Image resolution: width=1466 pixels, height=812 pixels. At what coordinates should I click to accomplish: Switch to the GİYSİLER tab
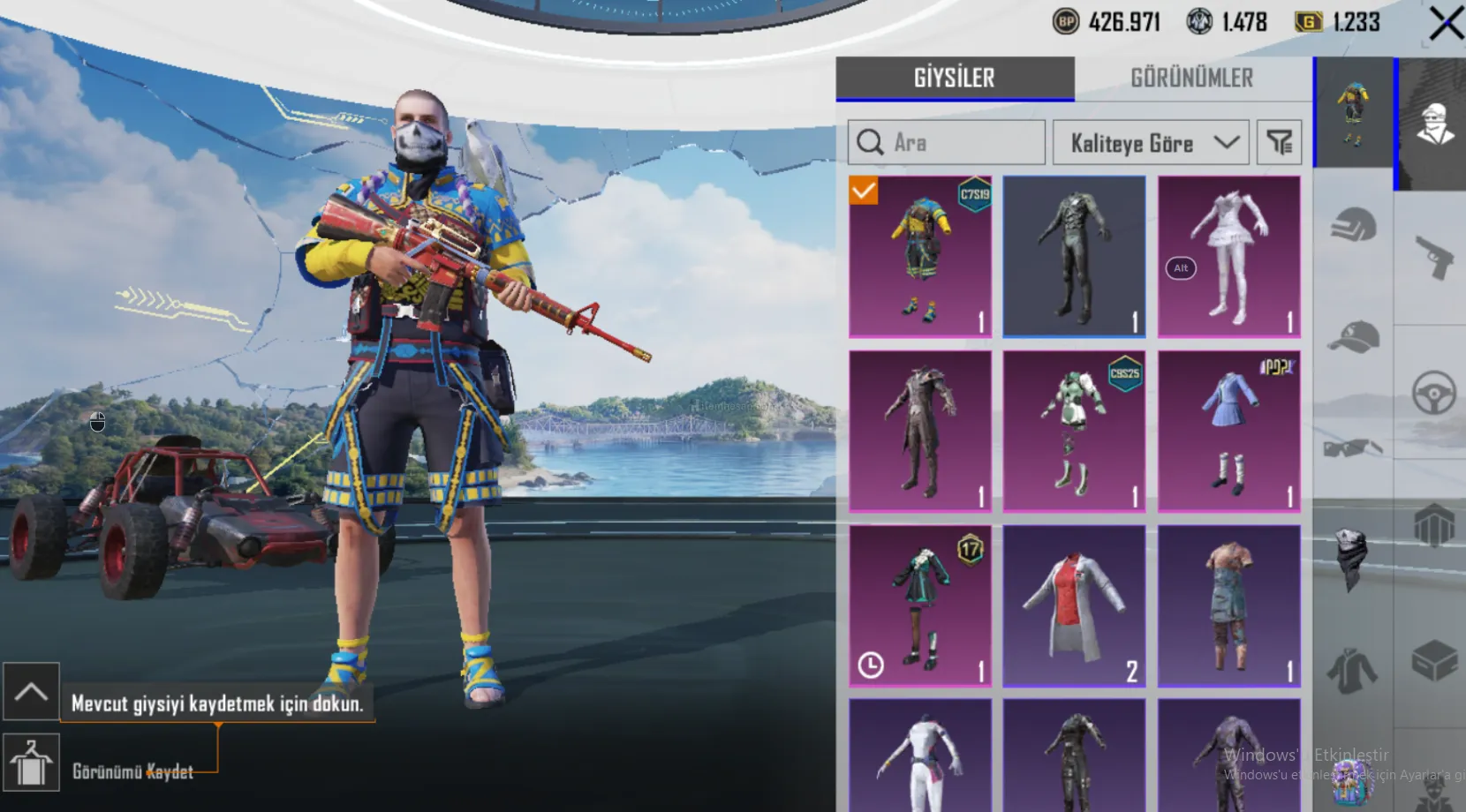click(x=955, y=79)
